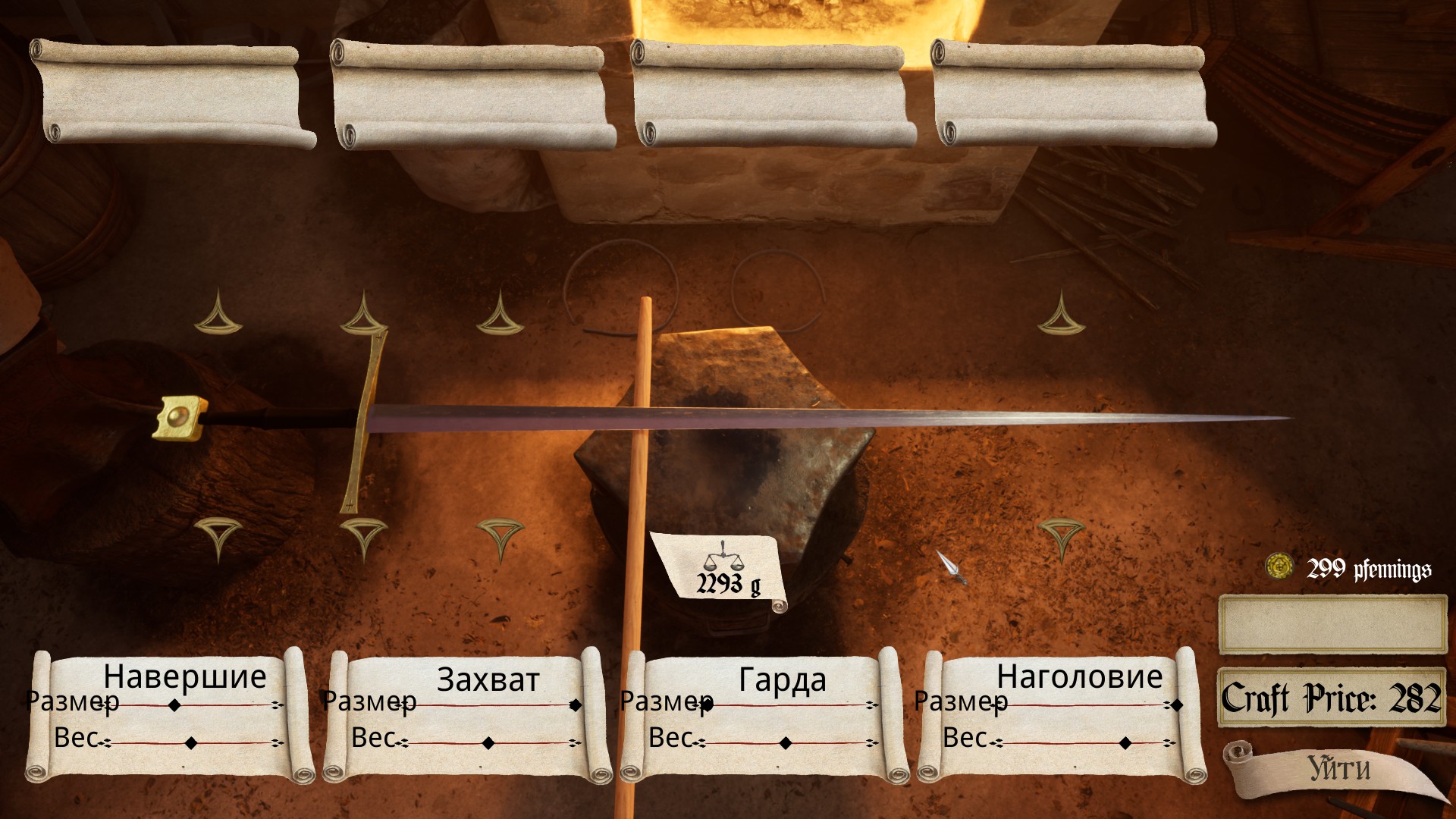1456x819 pixels.
Task: Unroll the rightmost parchment scroll at the top
Action: point(1073,91)
